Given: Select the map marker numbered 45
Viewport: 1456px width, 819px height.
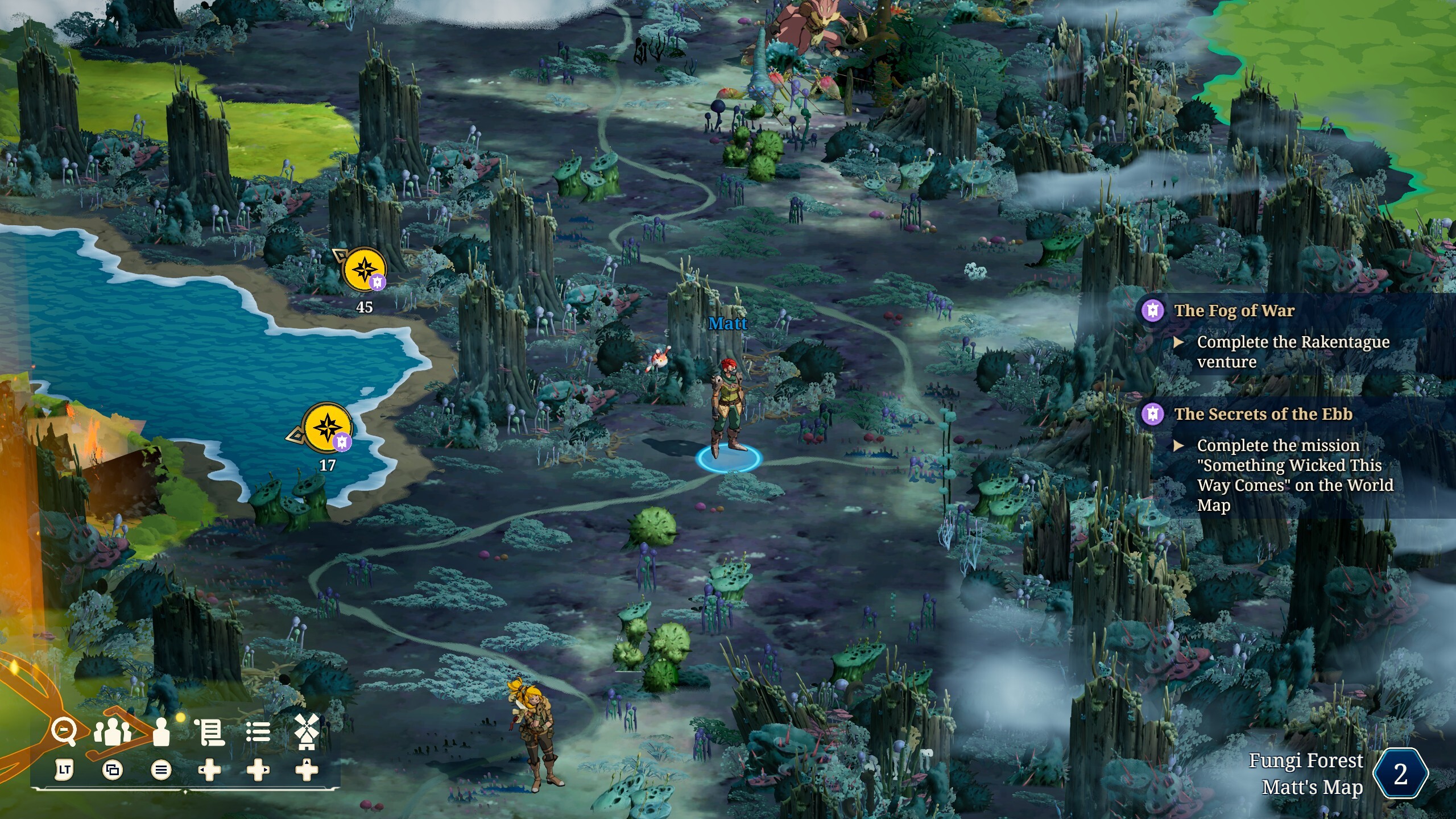Looking at the screenshot, I should click(x=364, y=268).
